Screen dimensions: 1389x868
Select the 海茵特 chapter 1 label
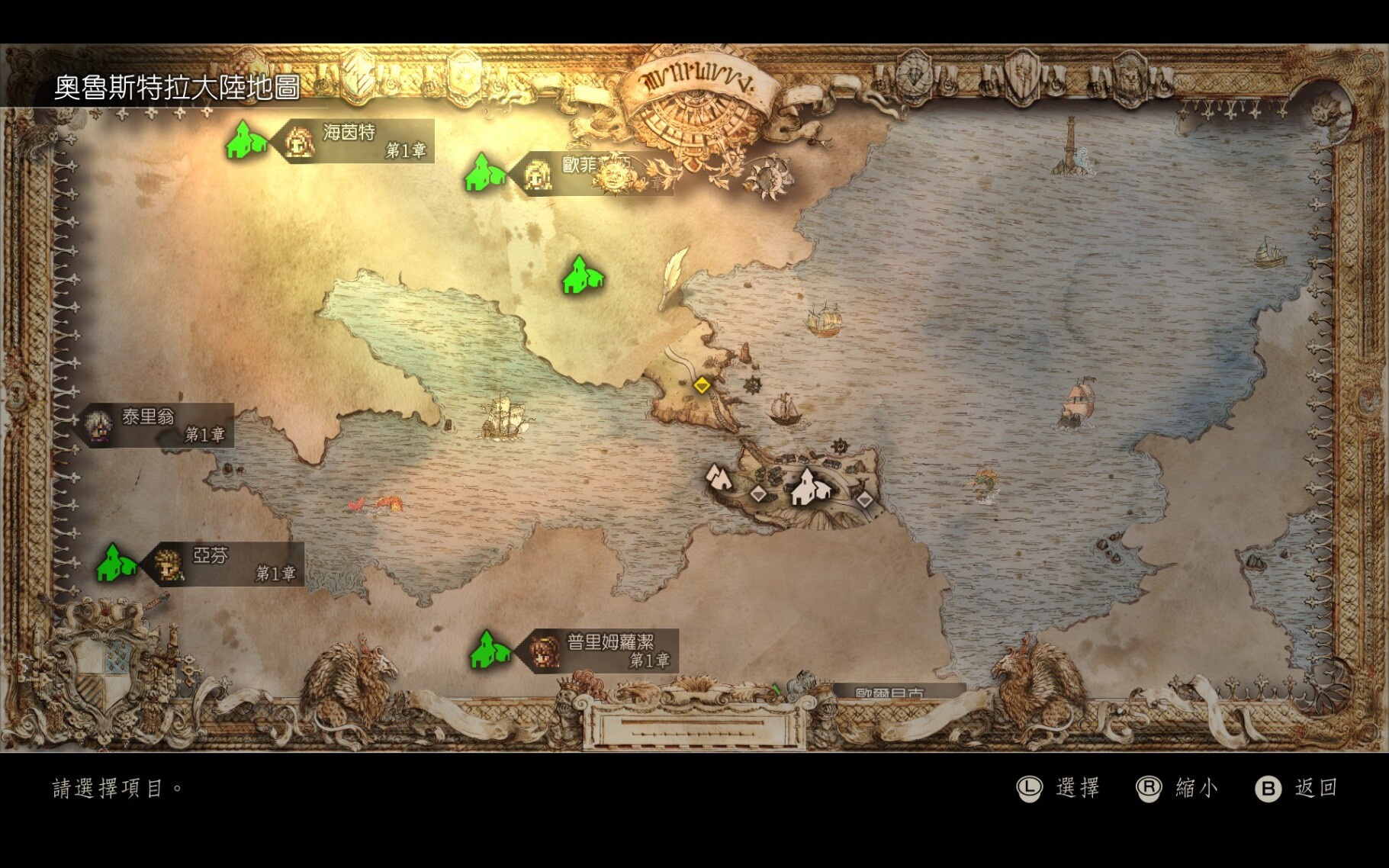(357, 141)
